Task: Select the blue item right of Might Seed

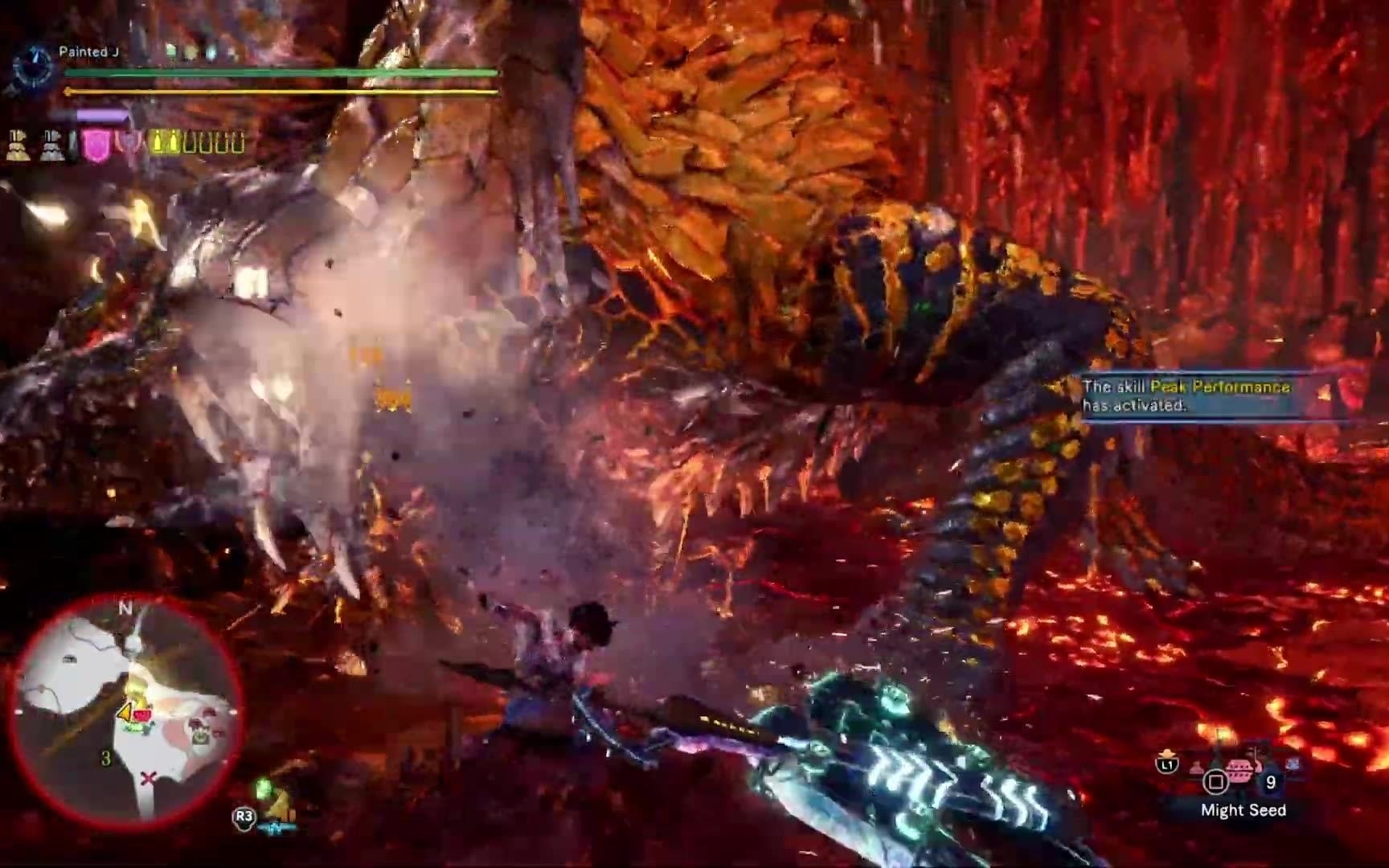Action: click(x=1293, y=764)
